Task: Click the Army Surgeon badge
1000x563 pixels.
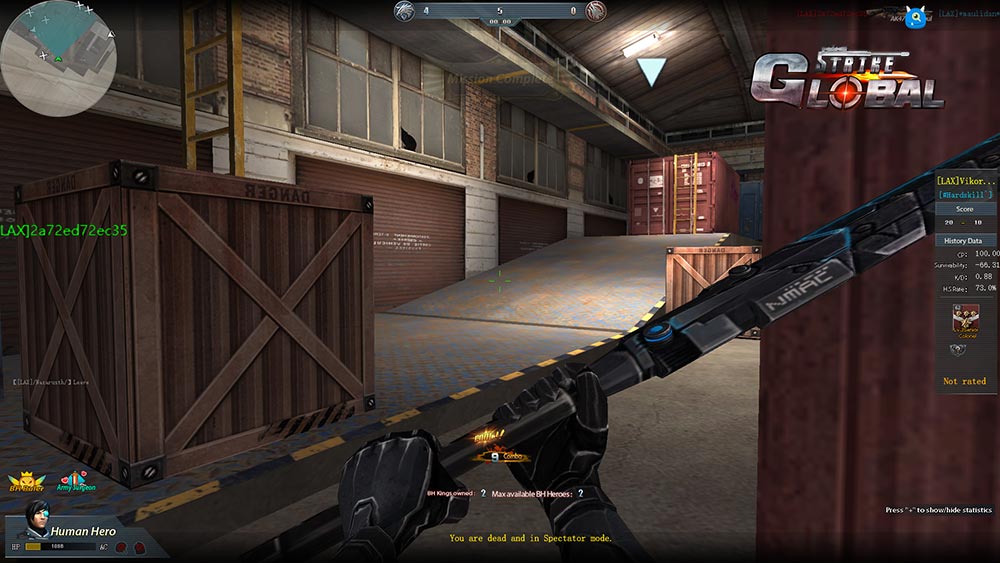Action: click(x=77, y=481)
